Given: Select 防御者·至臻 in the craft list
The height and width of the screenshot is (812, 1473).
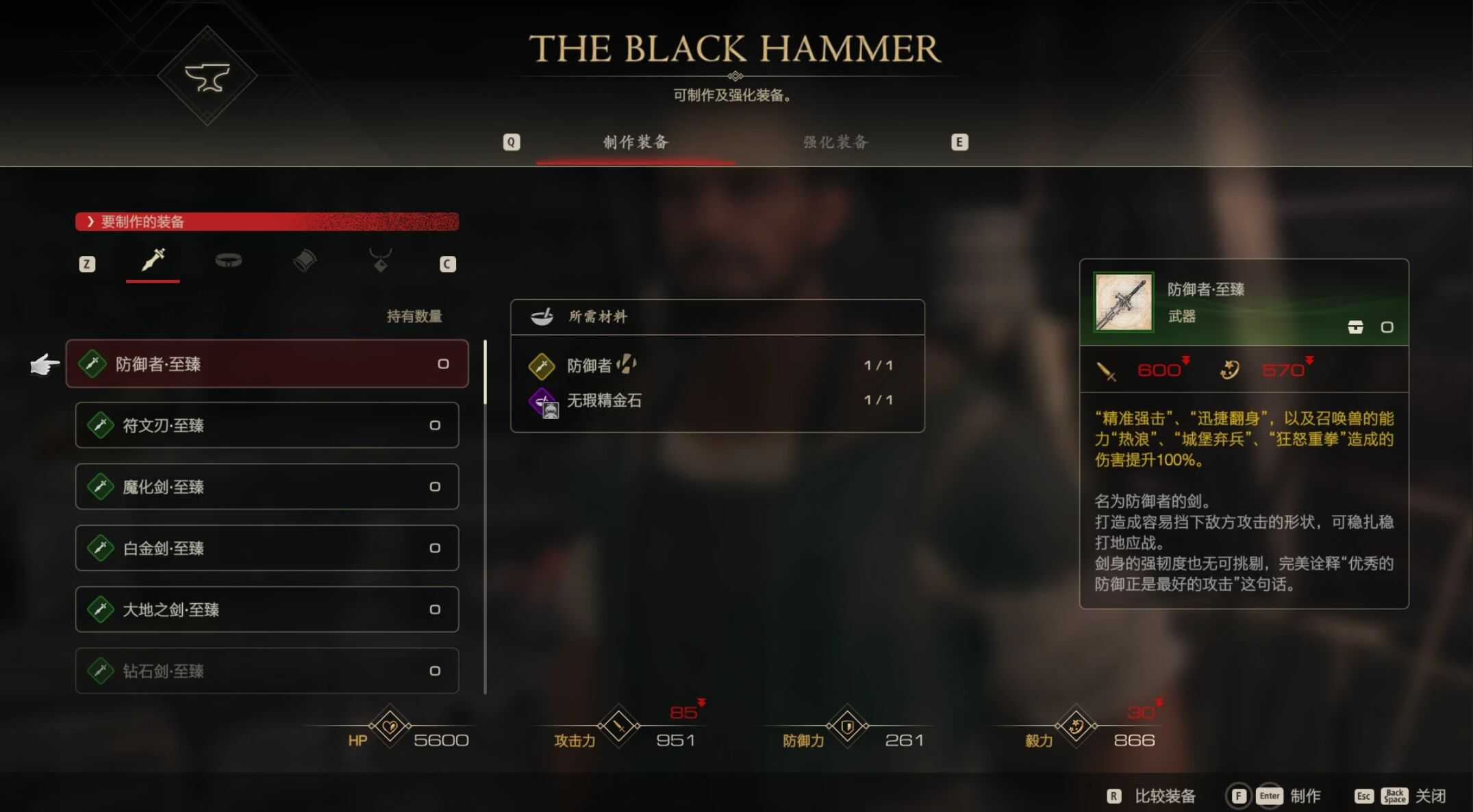Looking at the screenshot, I should click(267, 364).
